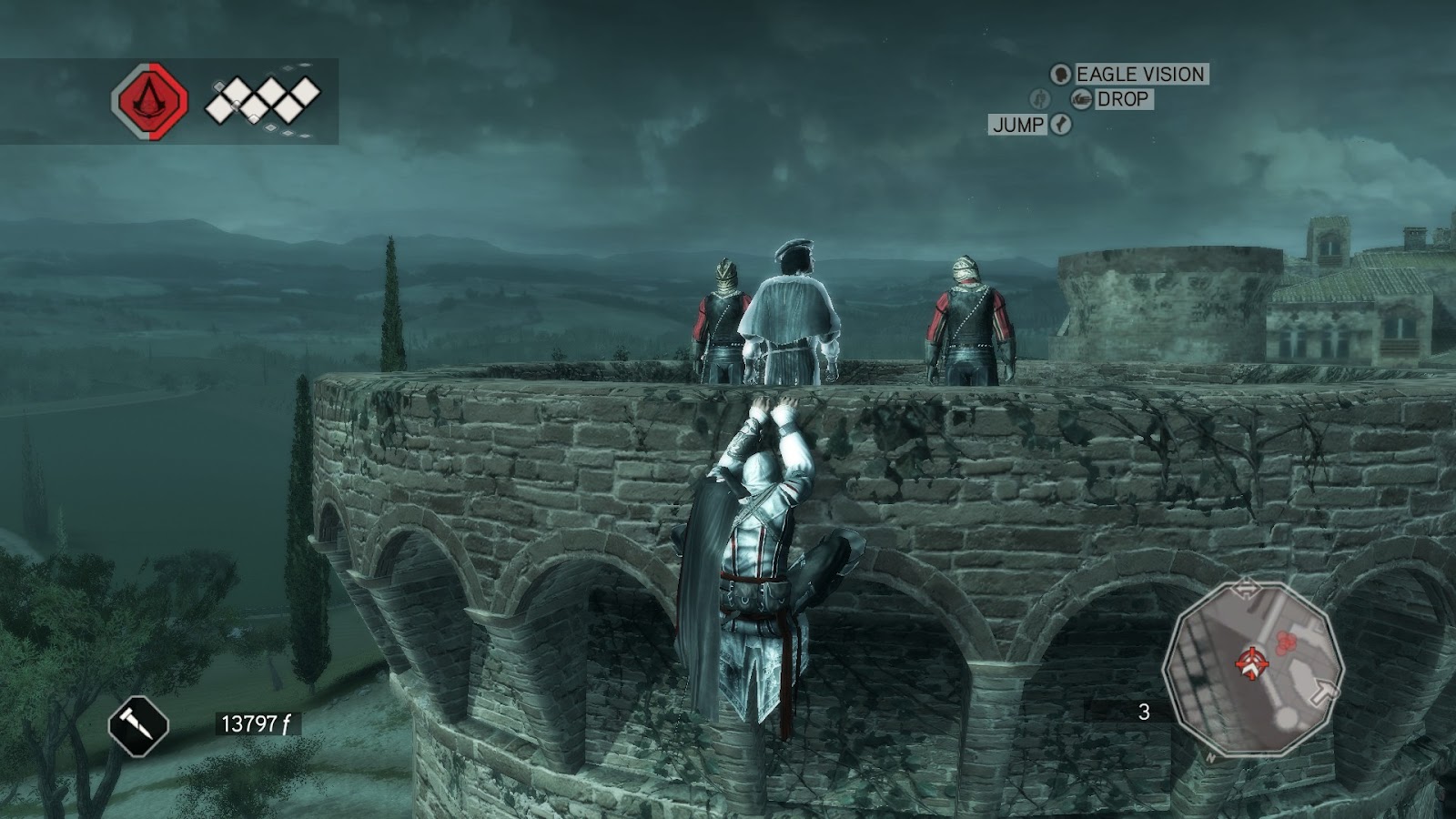Image resolution: width=1456 pixels, height=819 pixels.
Task: Activate Eagle Vision head icon
Action: click(x=1061, y=75)
